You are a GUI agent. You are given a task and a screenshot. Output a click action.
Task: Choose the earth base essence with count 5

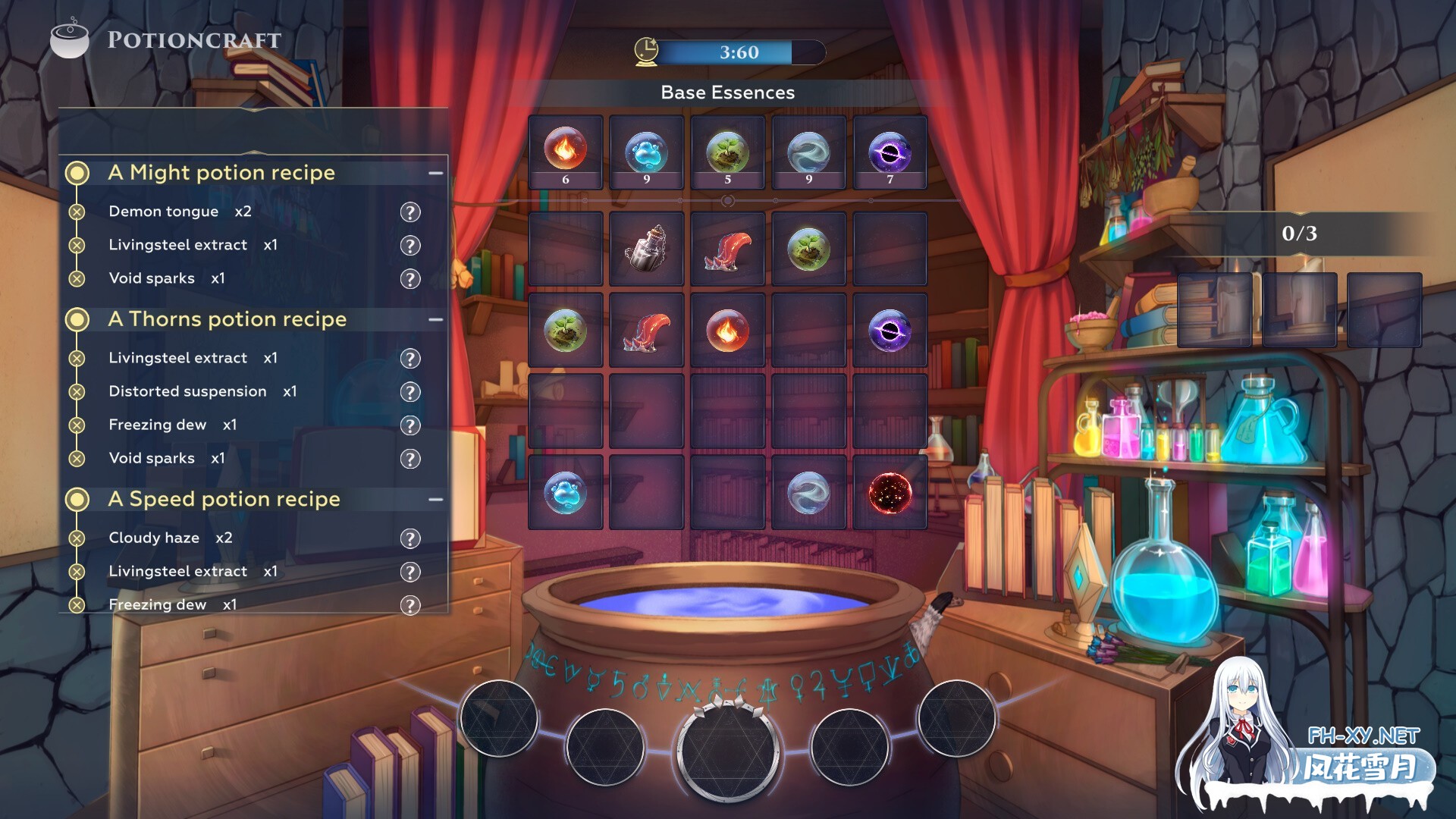click(x=728, y=151)
